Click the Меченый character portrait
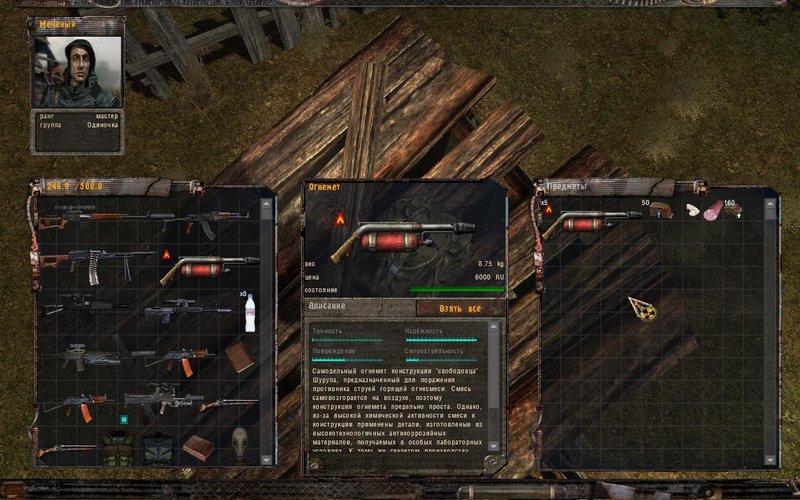 pyautogui.click(x=77, y=70)
